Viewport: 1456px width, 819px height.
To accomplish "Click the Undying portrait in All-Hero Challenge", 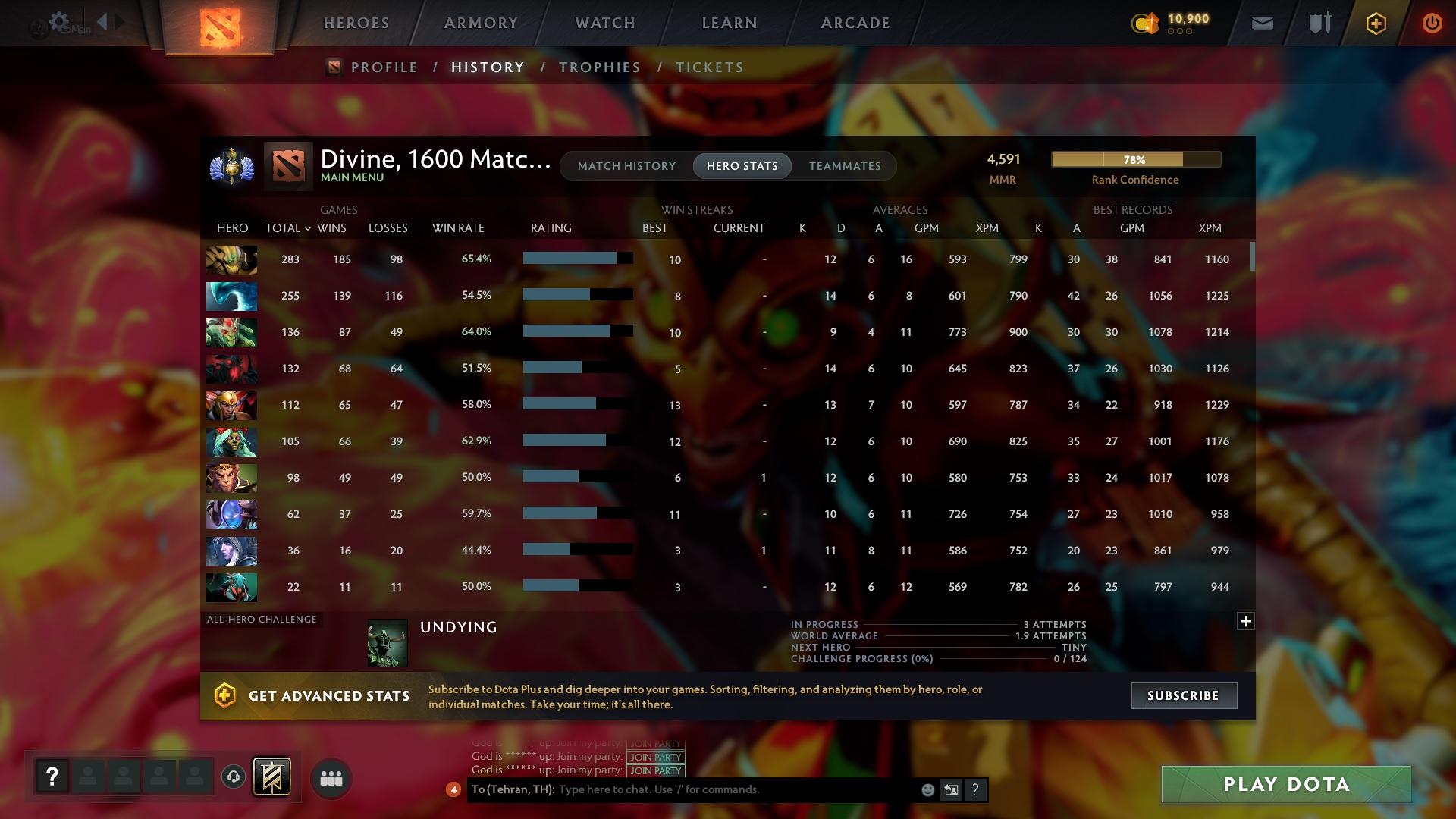I will point(388,643).
